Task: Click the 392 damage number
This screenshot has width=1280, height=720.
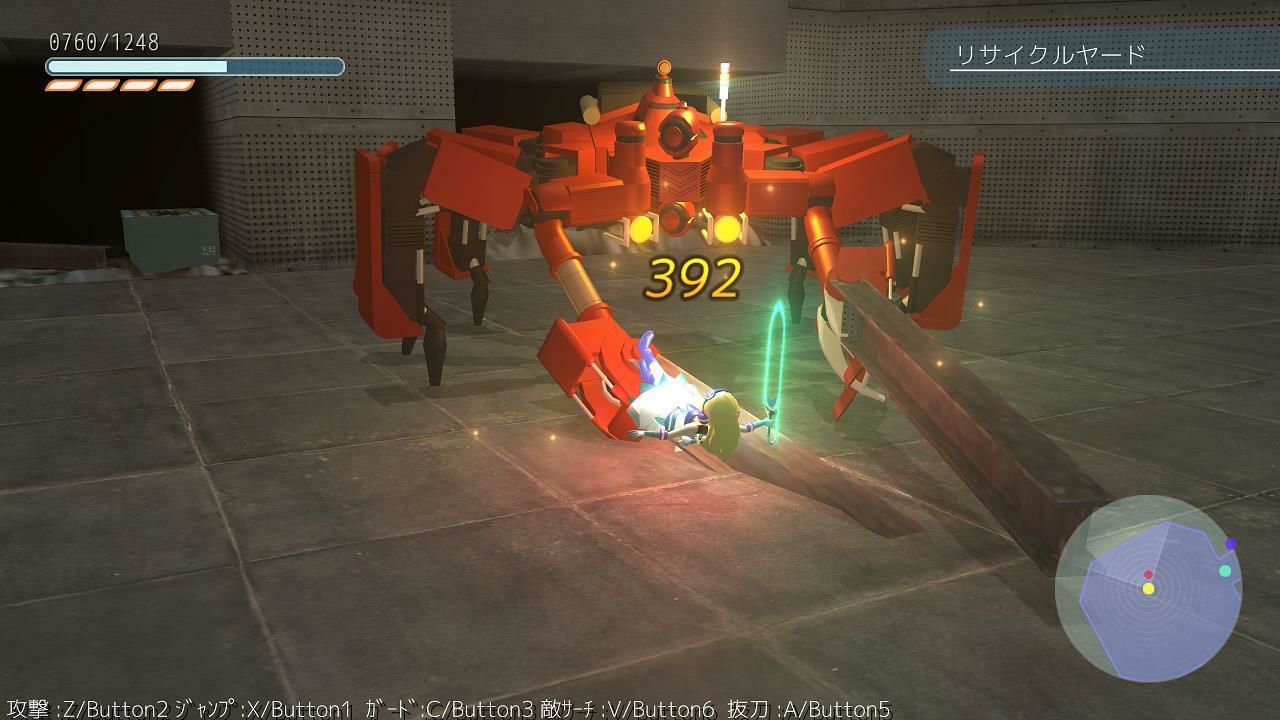Action: (694, 279)
